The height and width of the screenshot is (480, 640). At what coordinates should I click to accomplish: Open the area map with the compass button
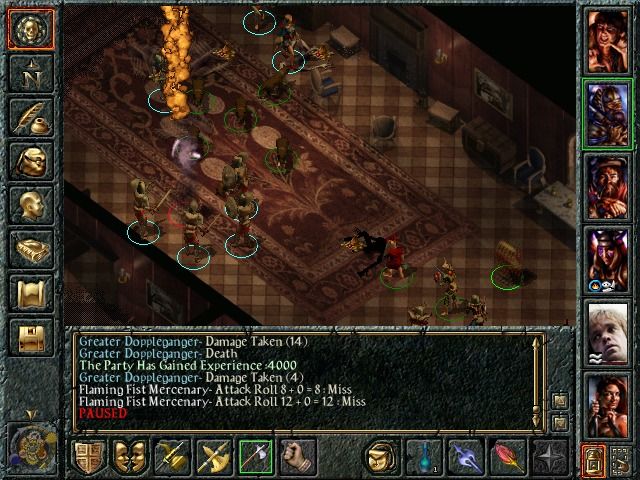pos(31,73)
